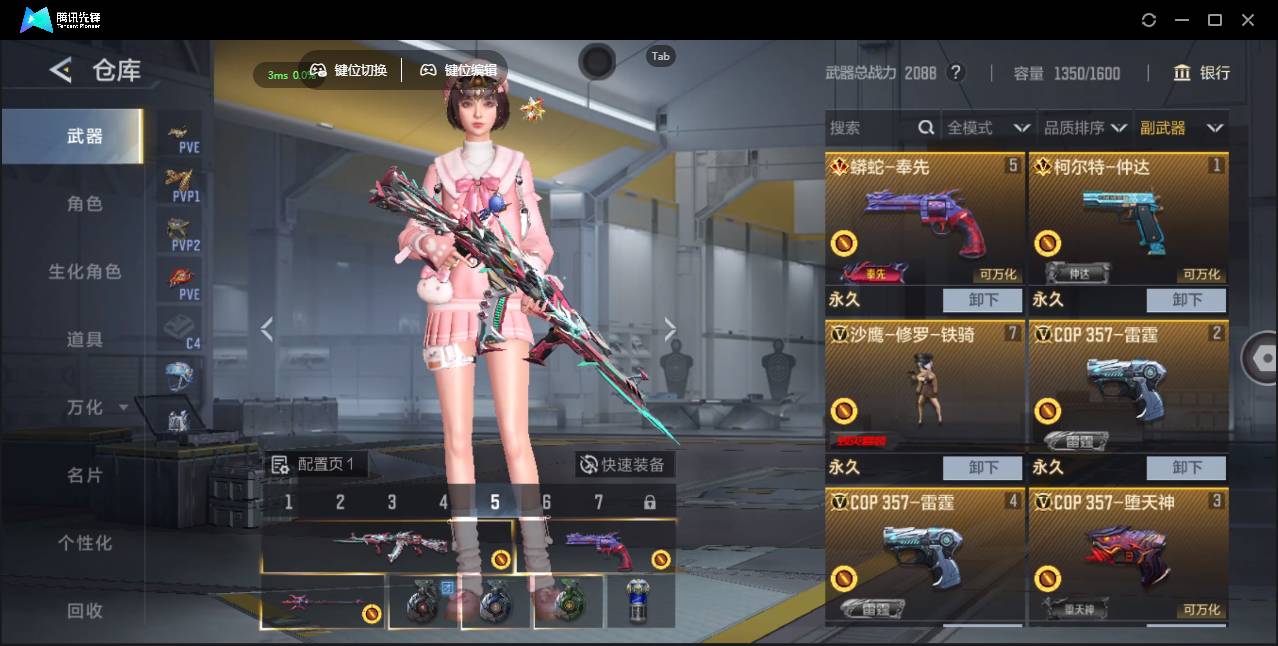Open the 副武器 weapon type dropdown
Image resolution: width=1278 pixels, height=646 pixels.
point(1181,128)
